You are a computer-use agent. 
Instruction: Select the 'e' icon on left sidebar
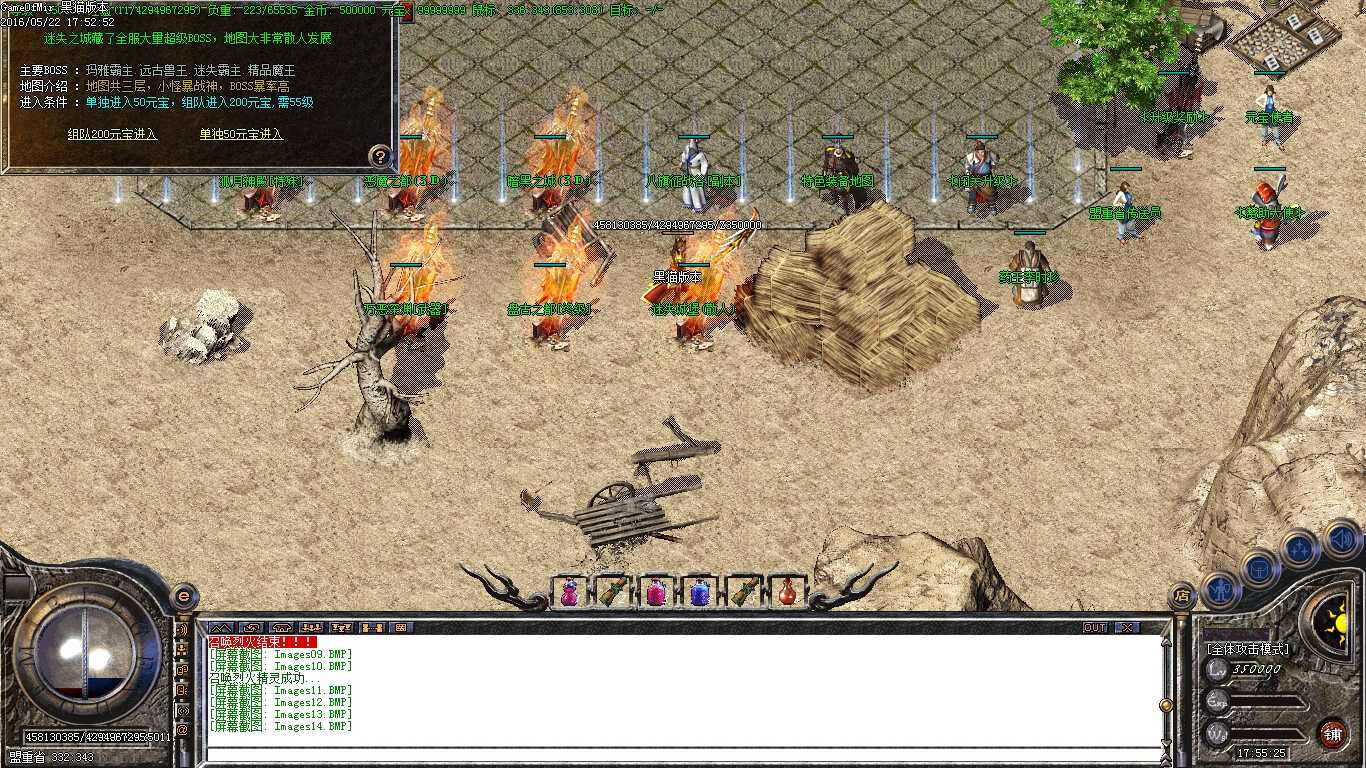tap(183, 597)
